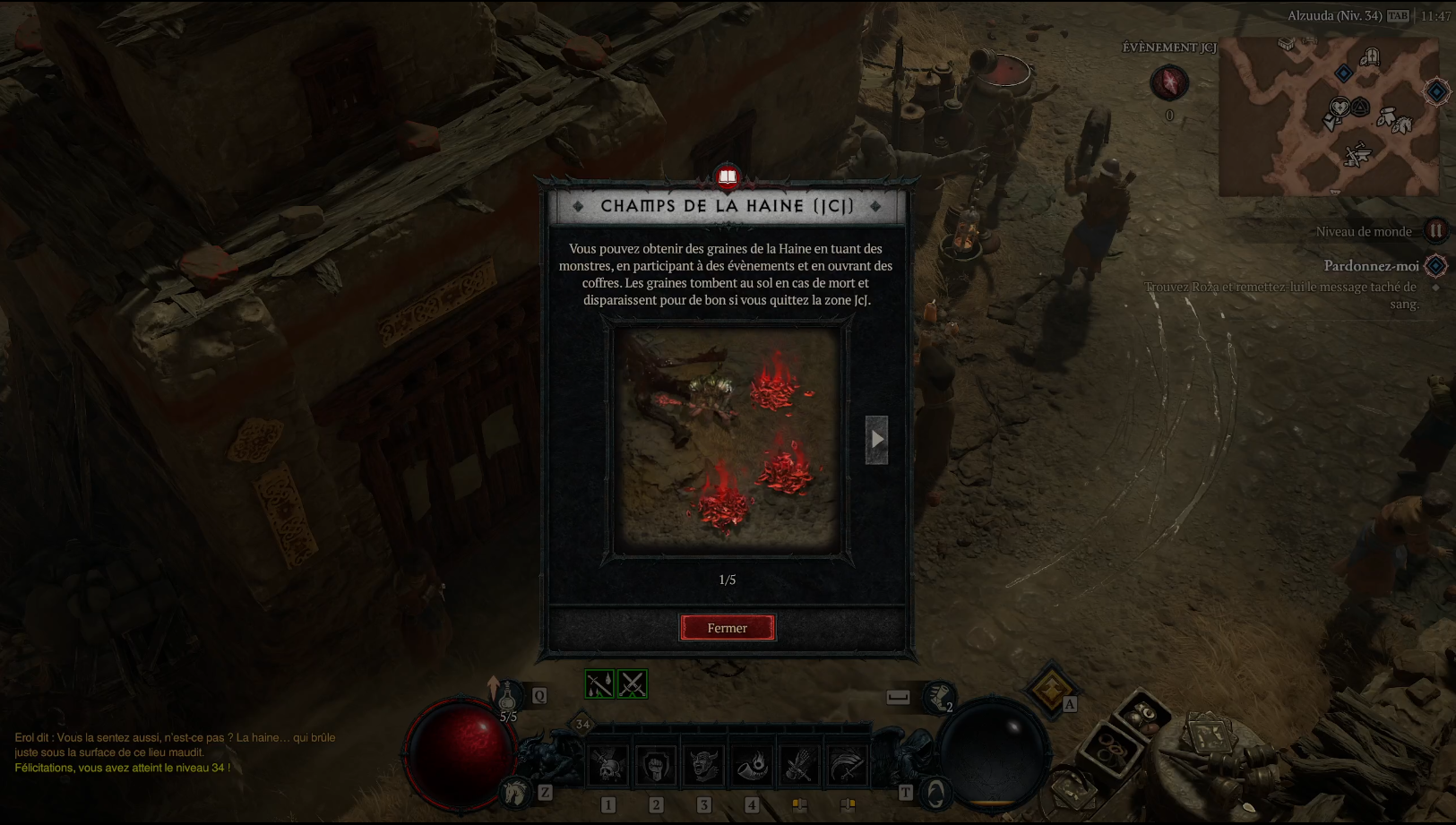The width and height of the screenshot is (1456, 825).
Task: Summon the horse mount icon
Action: click(515, 792)
